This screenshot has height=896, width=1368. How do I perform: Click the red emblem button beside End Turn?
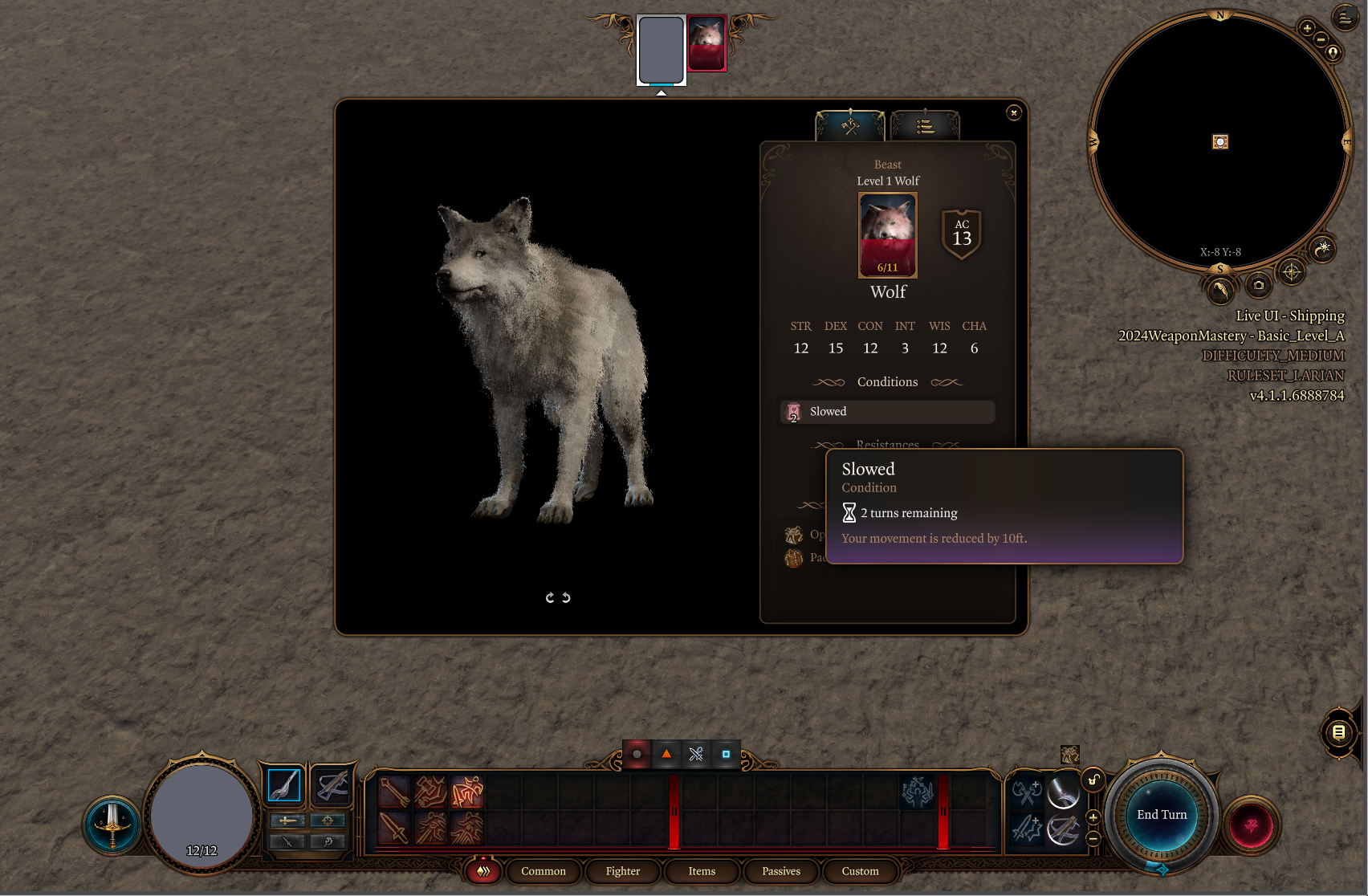click(x=1251, y=825)
